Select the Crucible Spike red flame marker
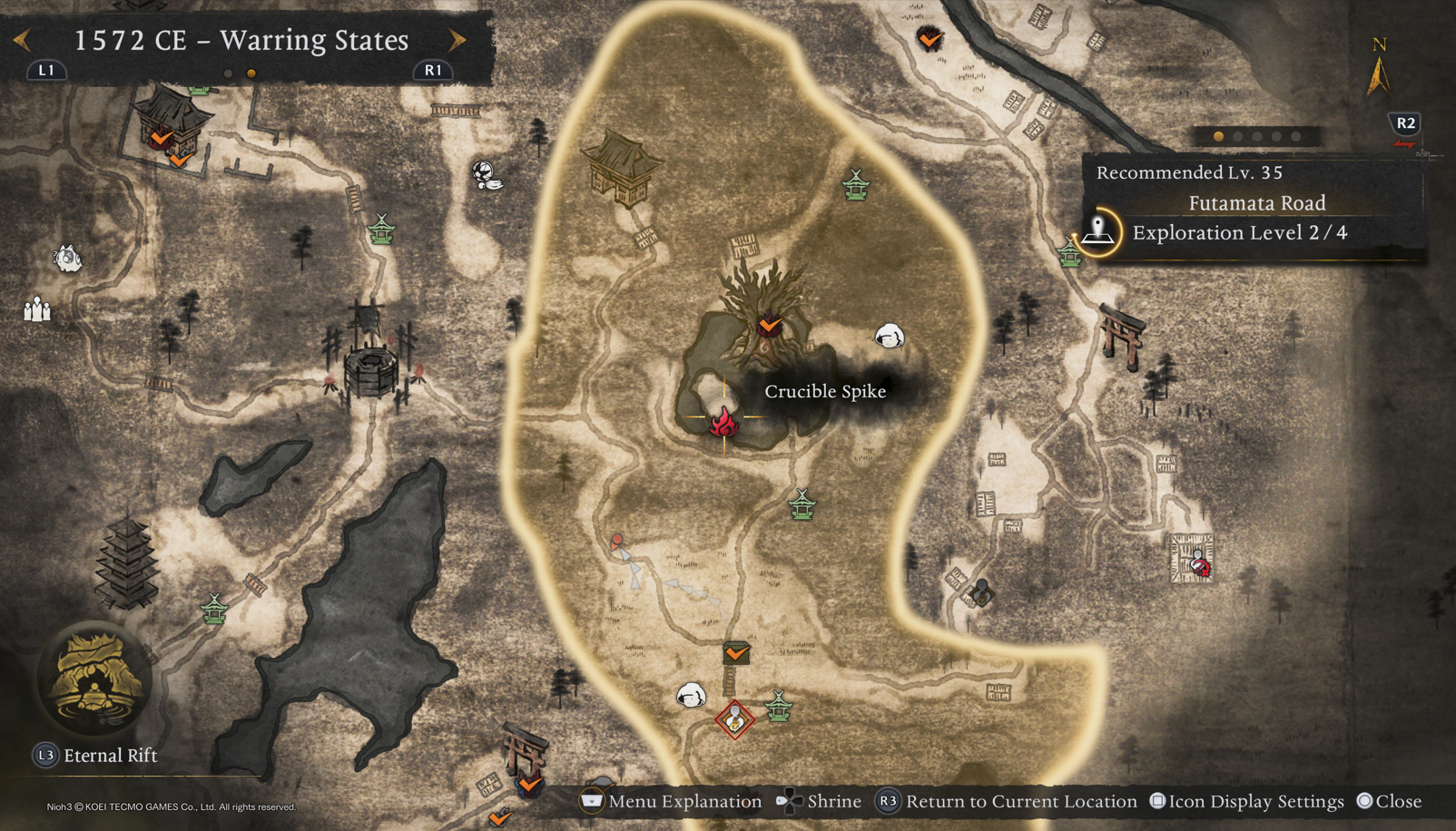The image size is (1456, 831). click(x=723, y=422)
